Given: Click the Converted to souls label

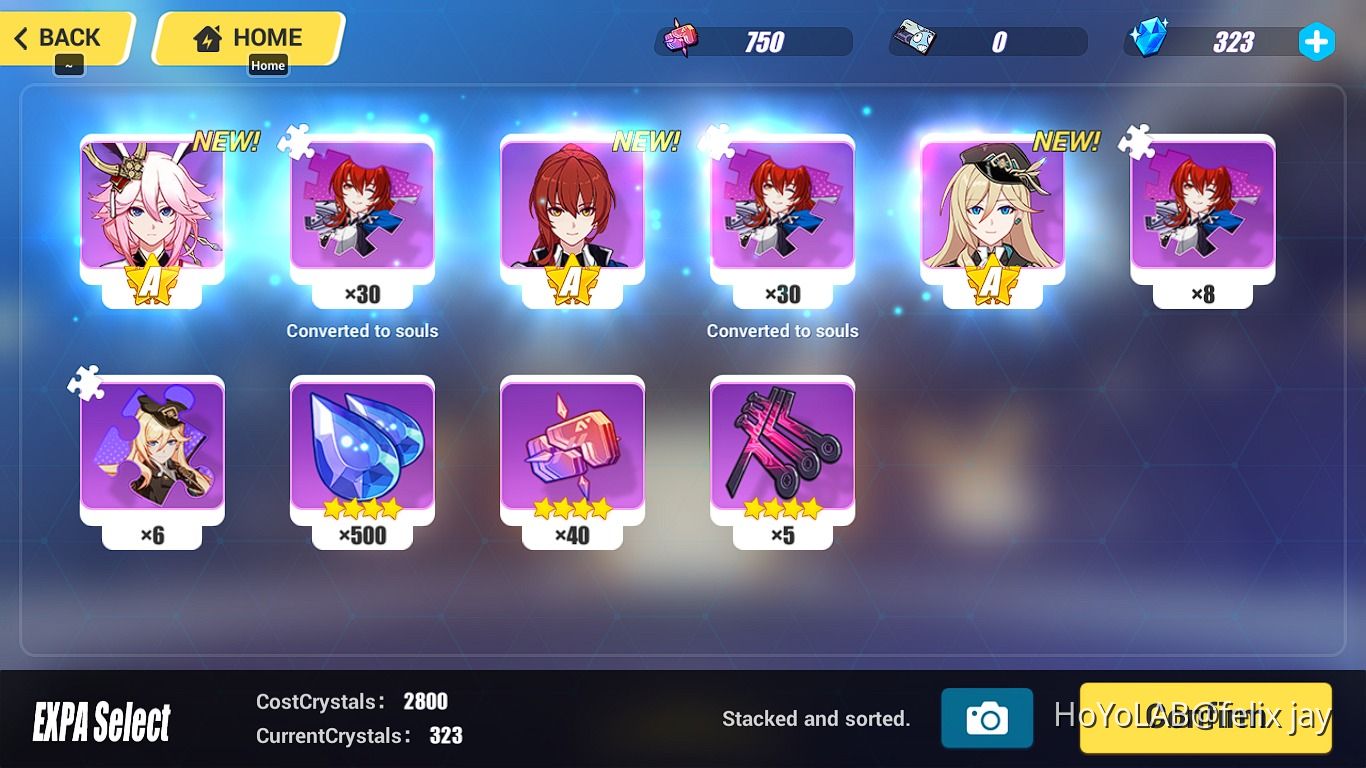Looking at the screenshot, I should click(362, 330).
